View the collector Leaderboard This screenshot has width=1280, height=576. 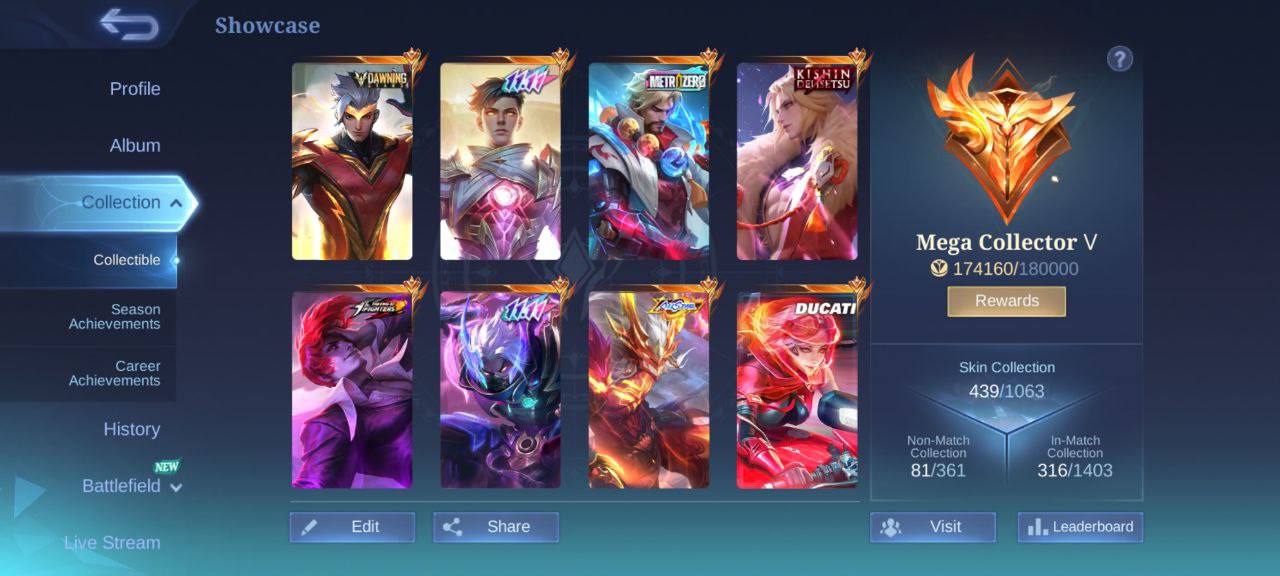pyautogui.click(x=1080, y=527)
